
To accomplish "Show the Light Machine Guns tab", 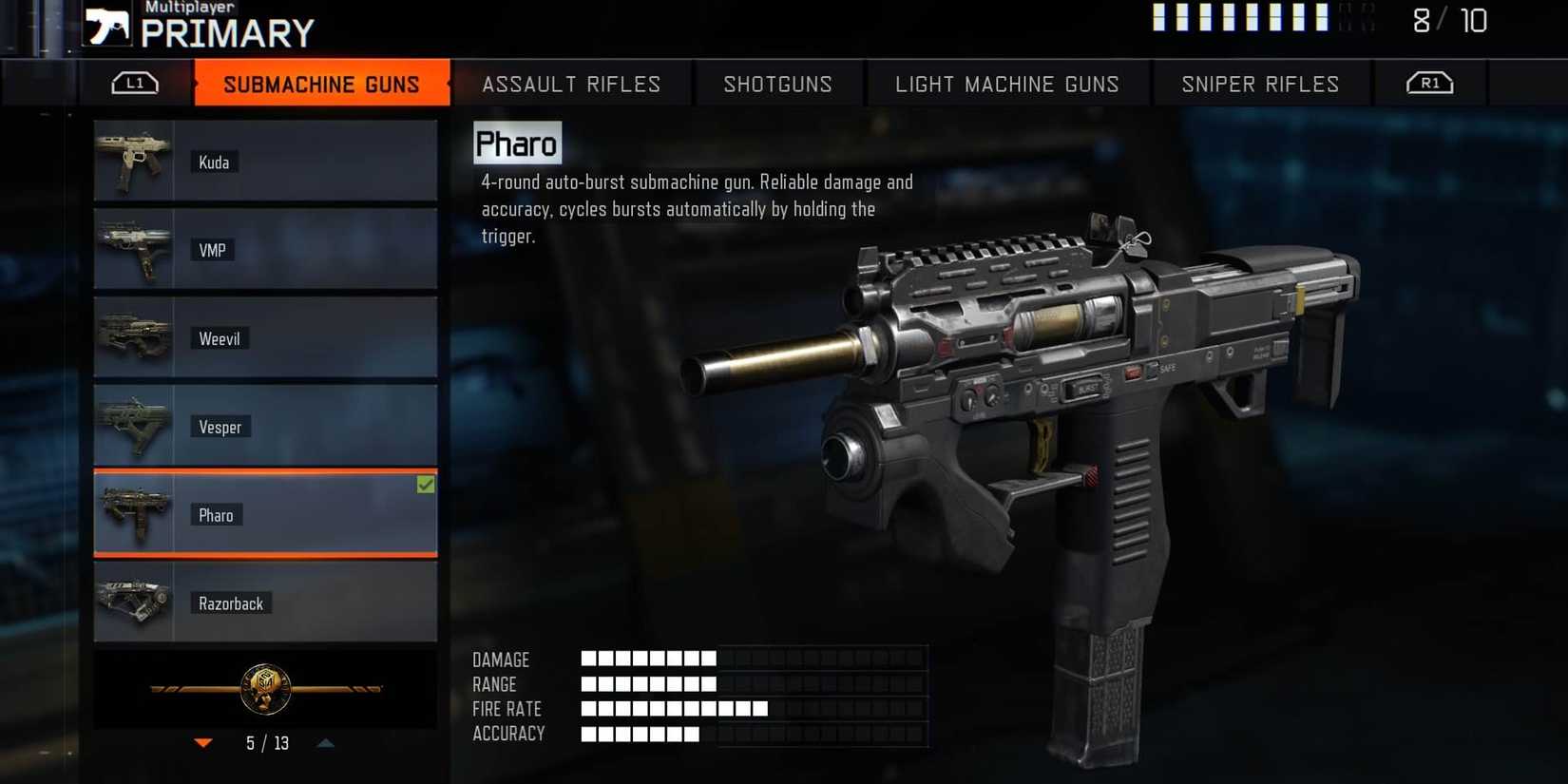I will (1007, 84).
